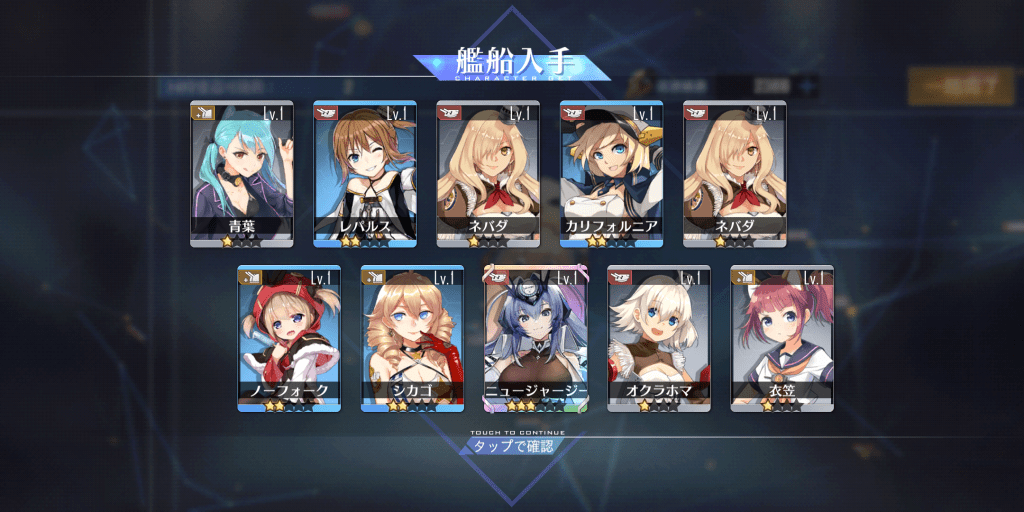Image resolution: width=1024 pixels, height=512 pixels.
Task: Select the シカゴ (Chicago) ship card
Action: 412,338
